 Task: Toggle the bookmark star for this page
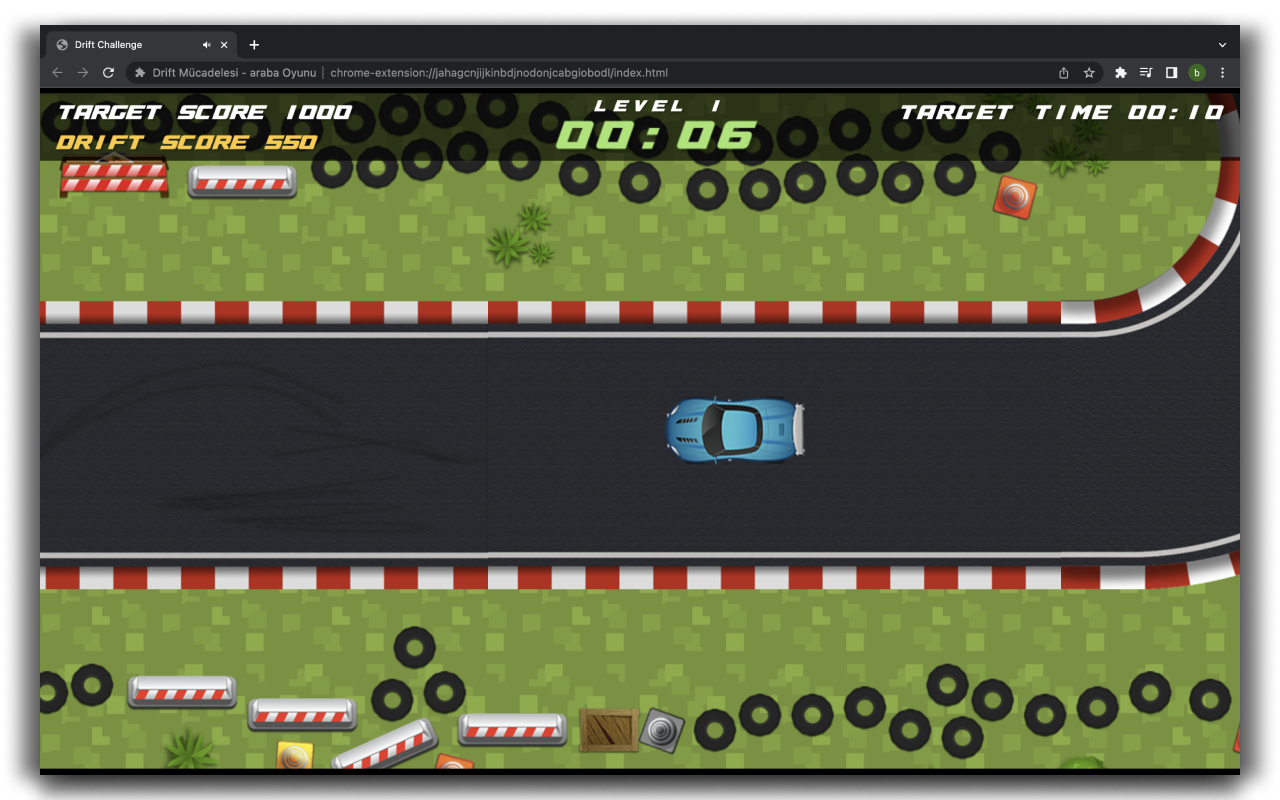(x=1089, y=72)
